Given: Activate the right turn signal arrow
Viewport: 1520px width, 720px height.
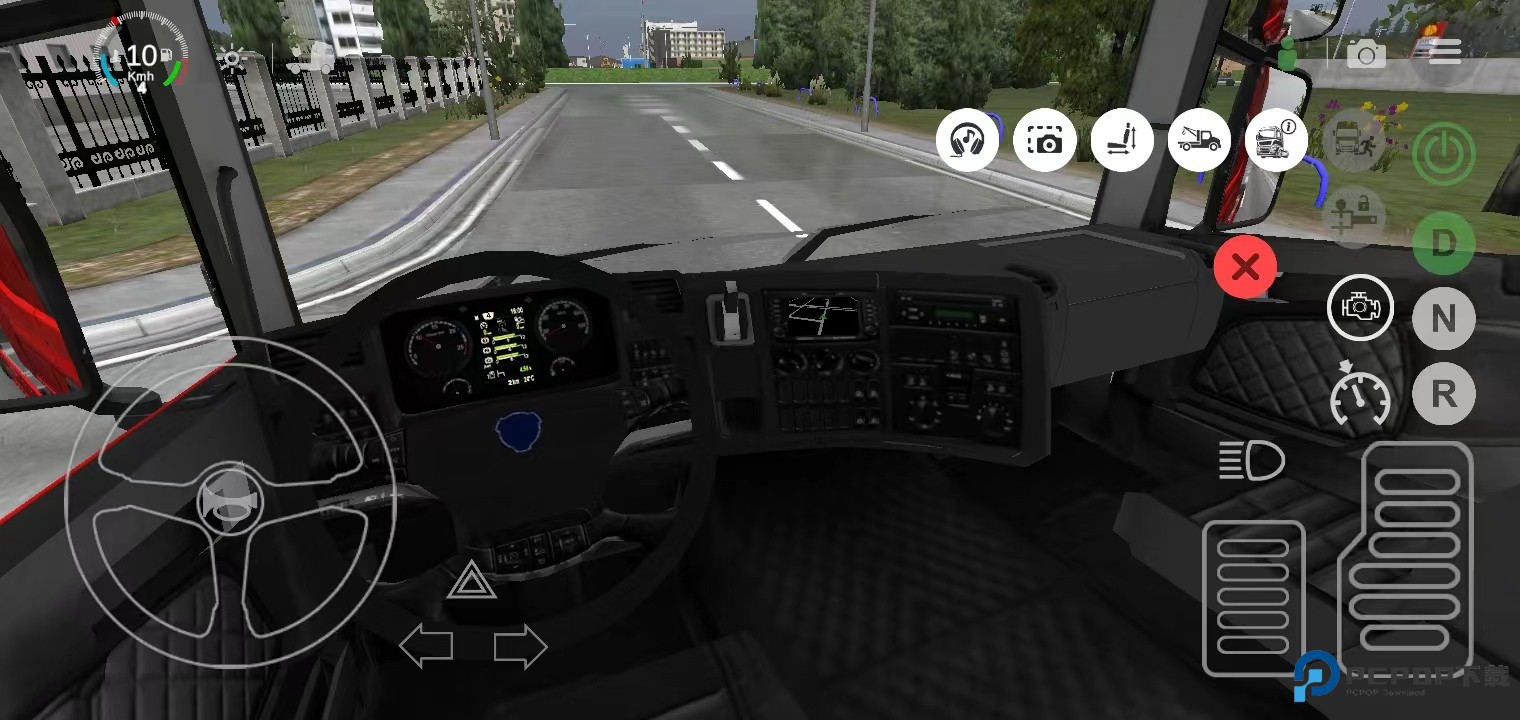Looking at the screenshot, I should coord(520,647).
